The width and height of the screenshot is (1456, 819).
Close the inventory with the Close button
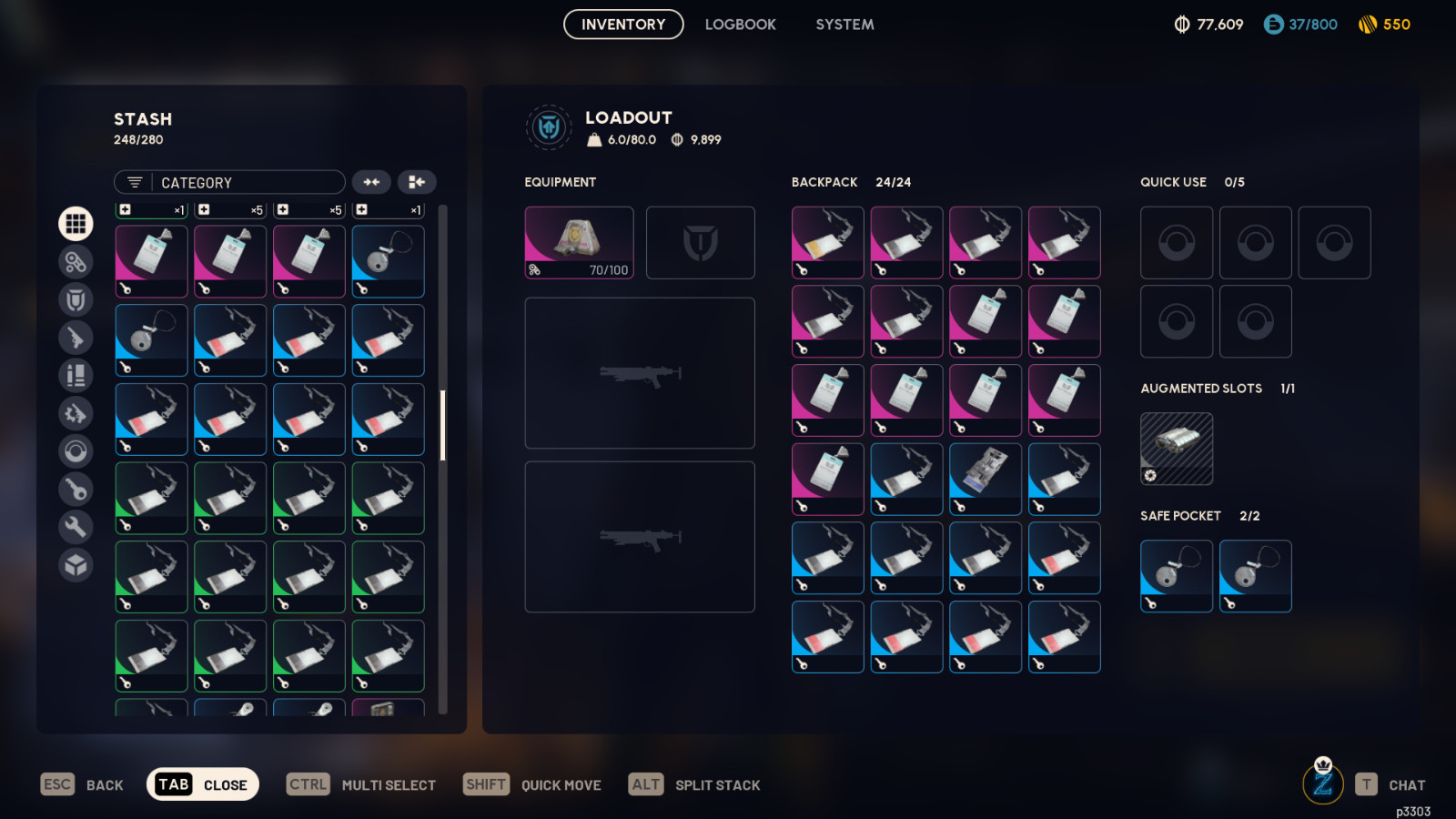click(203, 784)
